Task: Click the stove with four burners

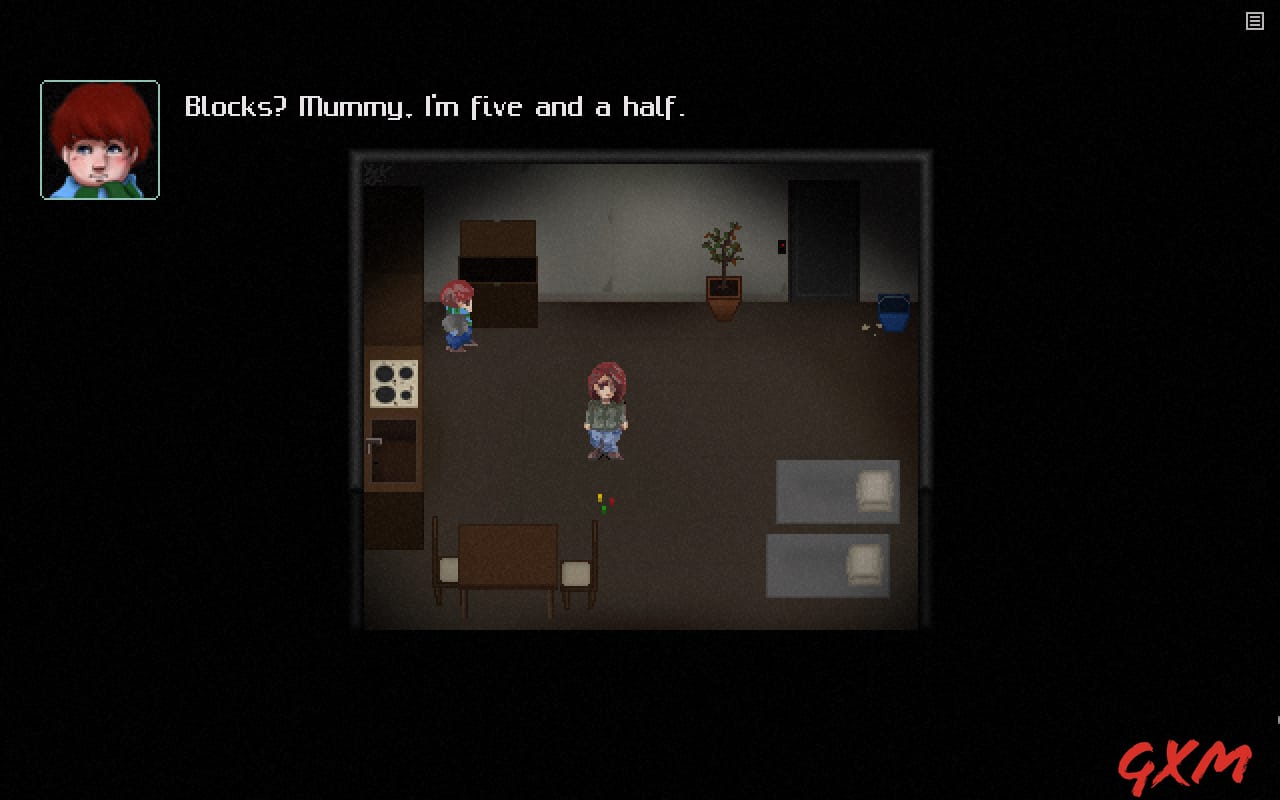Action: tap(395, 385)
